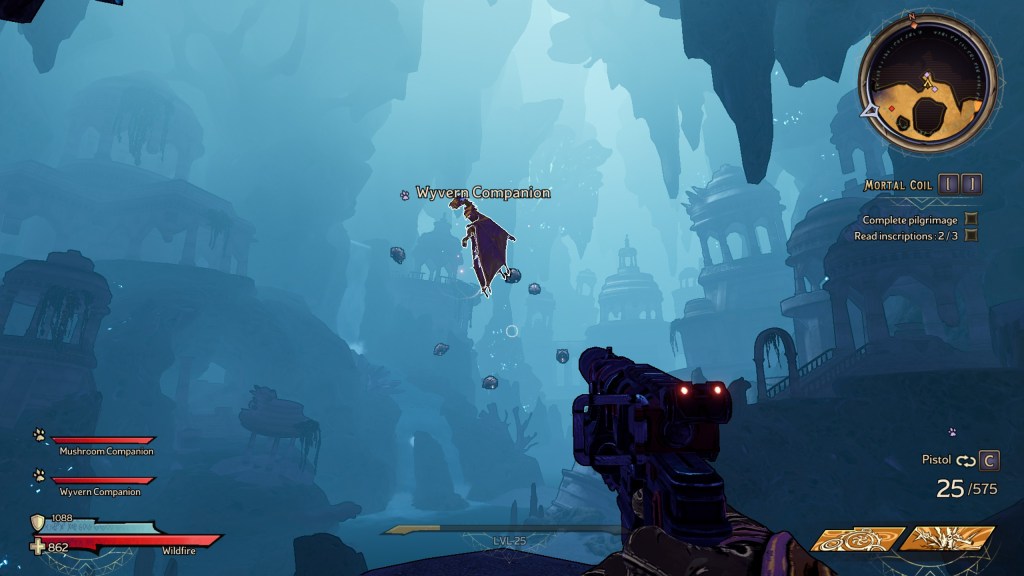Toggle the Complete pilgrimage objective checkbox
The width and height of the screenshot is (1024, 576).
coord(971,219)
